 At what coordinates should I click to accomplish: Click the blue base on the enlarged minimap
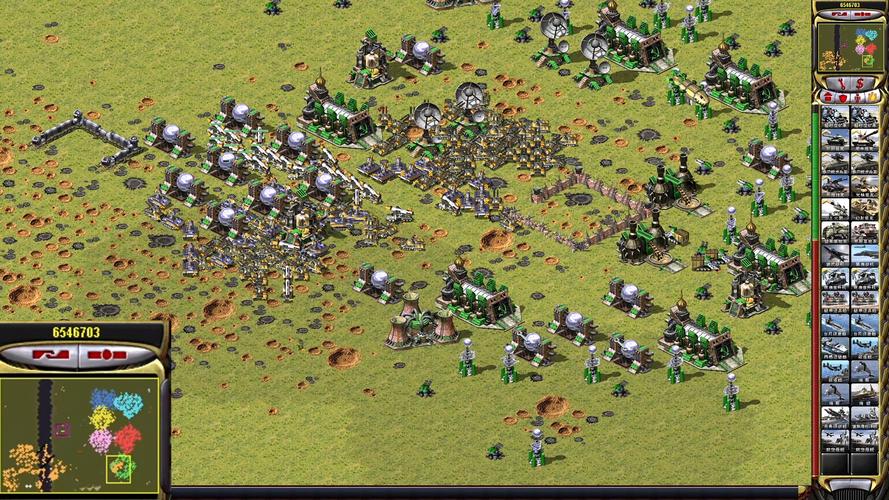coord(103,399)
